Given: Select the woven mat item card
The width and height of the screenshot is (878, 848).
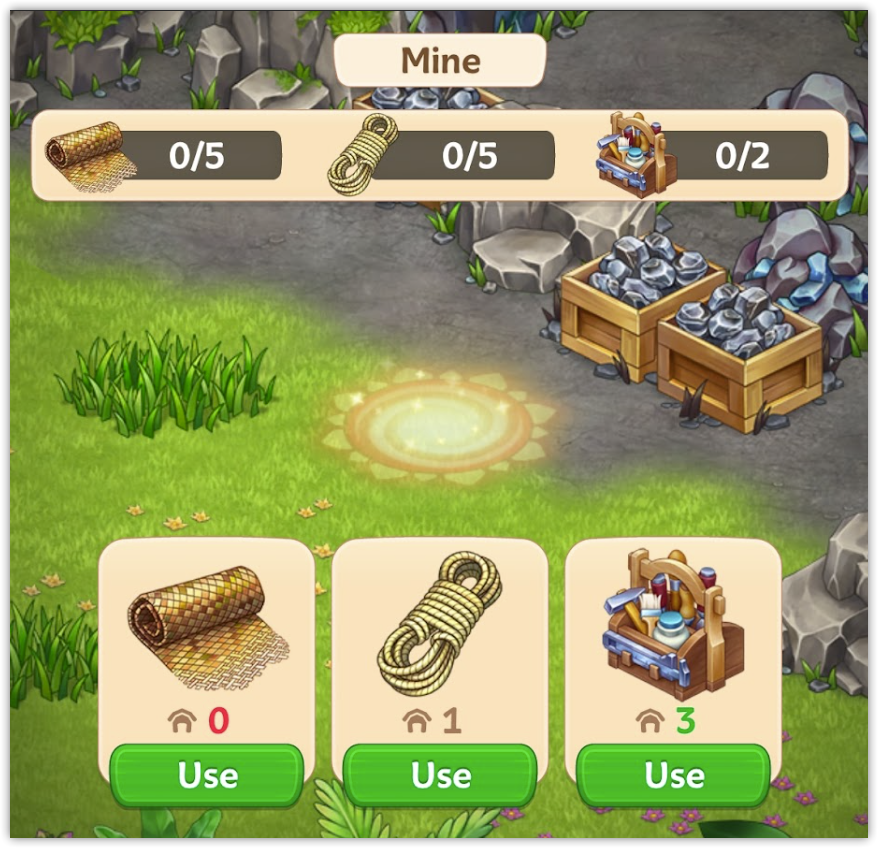Looking at the screenshot, I should coord(207,630).
